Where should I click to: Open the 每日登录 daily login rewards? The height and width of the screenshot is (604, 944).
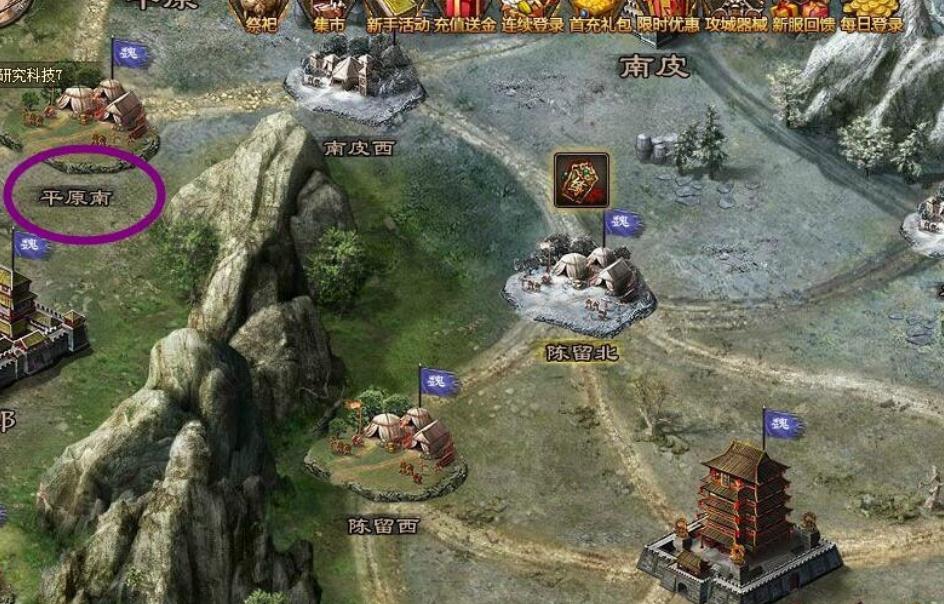pyautogui.click(x=872, y=14)
